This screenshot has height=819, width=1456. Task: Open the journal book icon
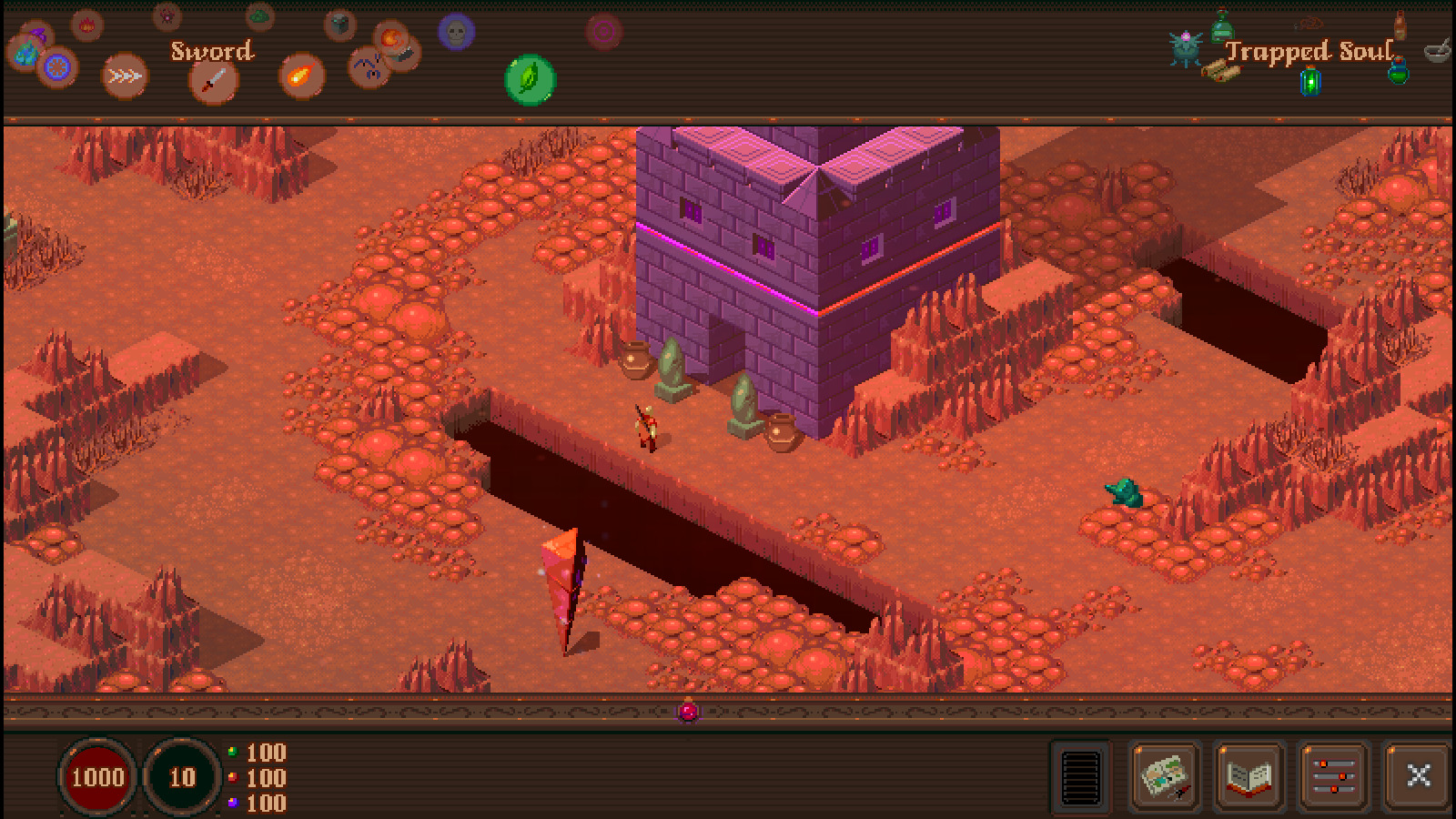1249,777
